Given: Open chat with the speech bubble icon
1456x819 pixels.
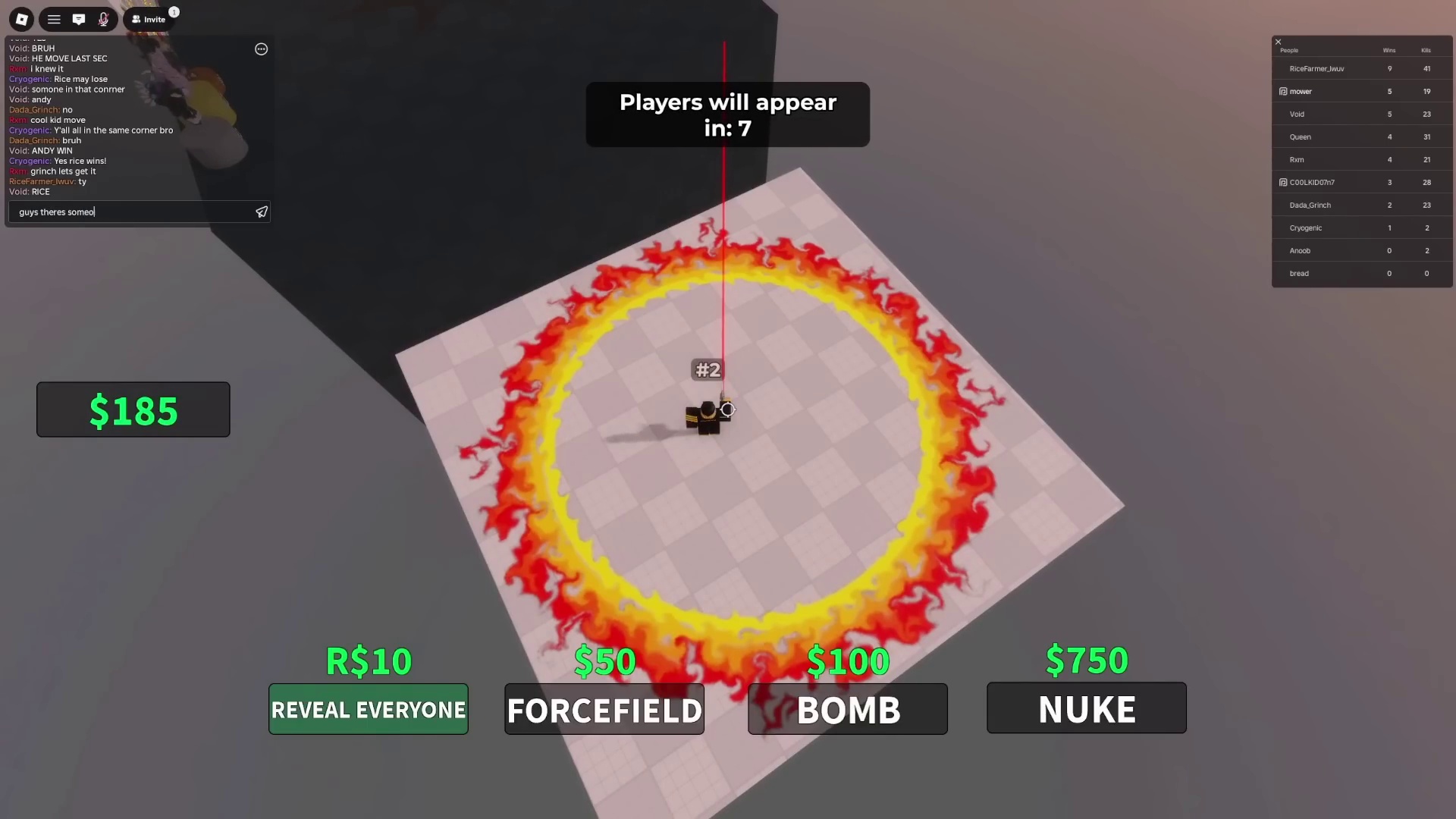Looking at the screenshot, I should click(x=79, y=19).
